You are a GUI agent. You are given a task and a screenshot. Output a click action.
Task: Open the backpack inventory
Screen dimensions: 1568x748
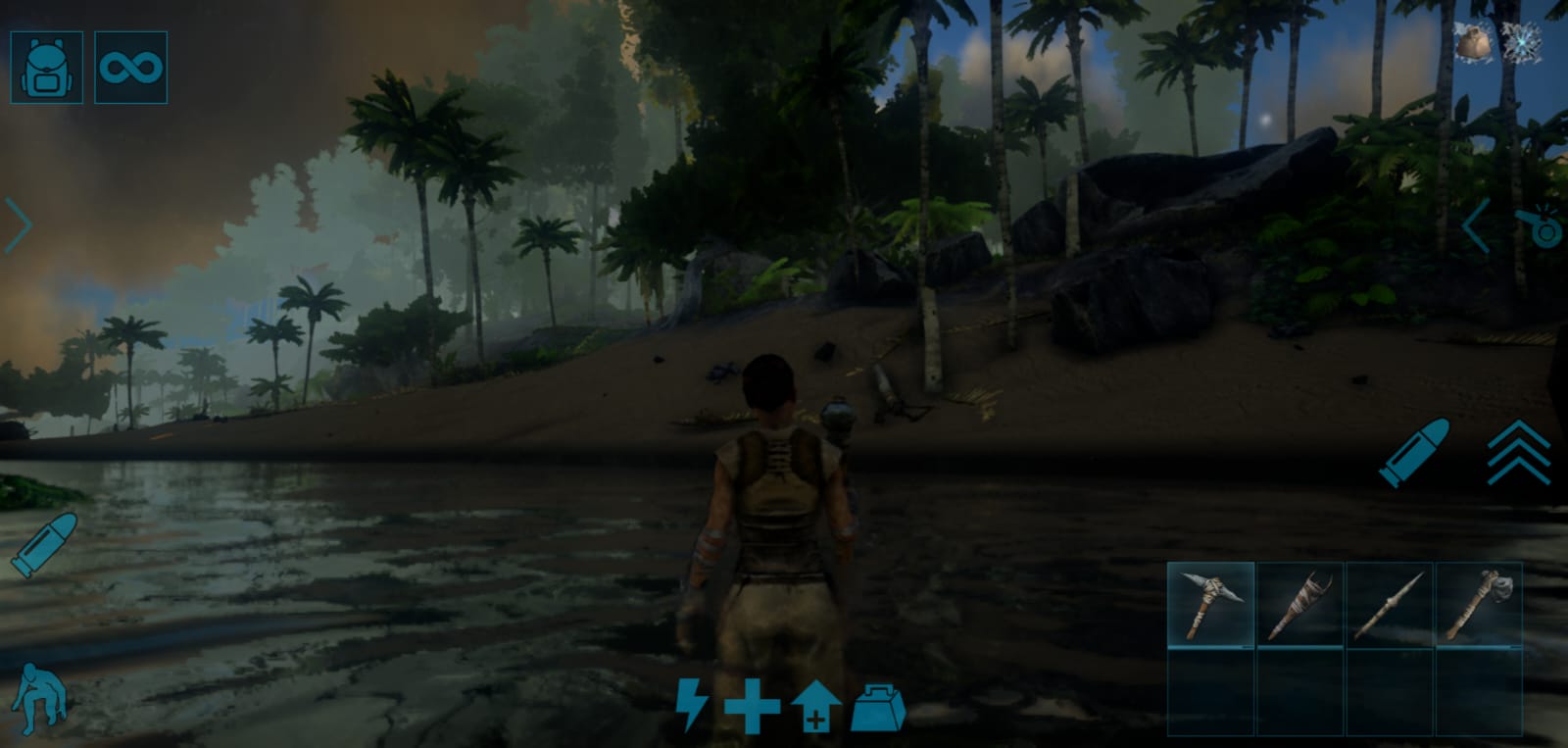coord(46,68)
